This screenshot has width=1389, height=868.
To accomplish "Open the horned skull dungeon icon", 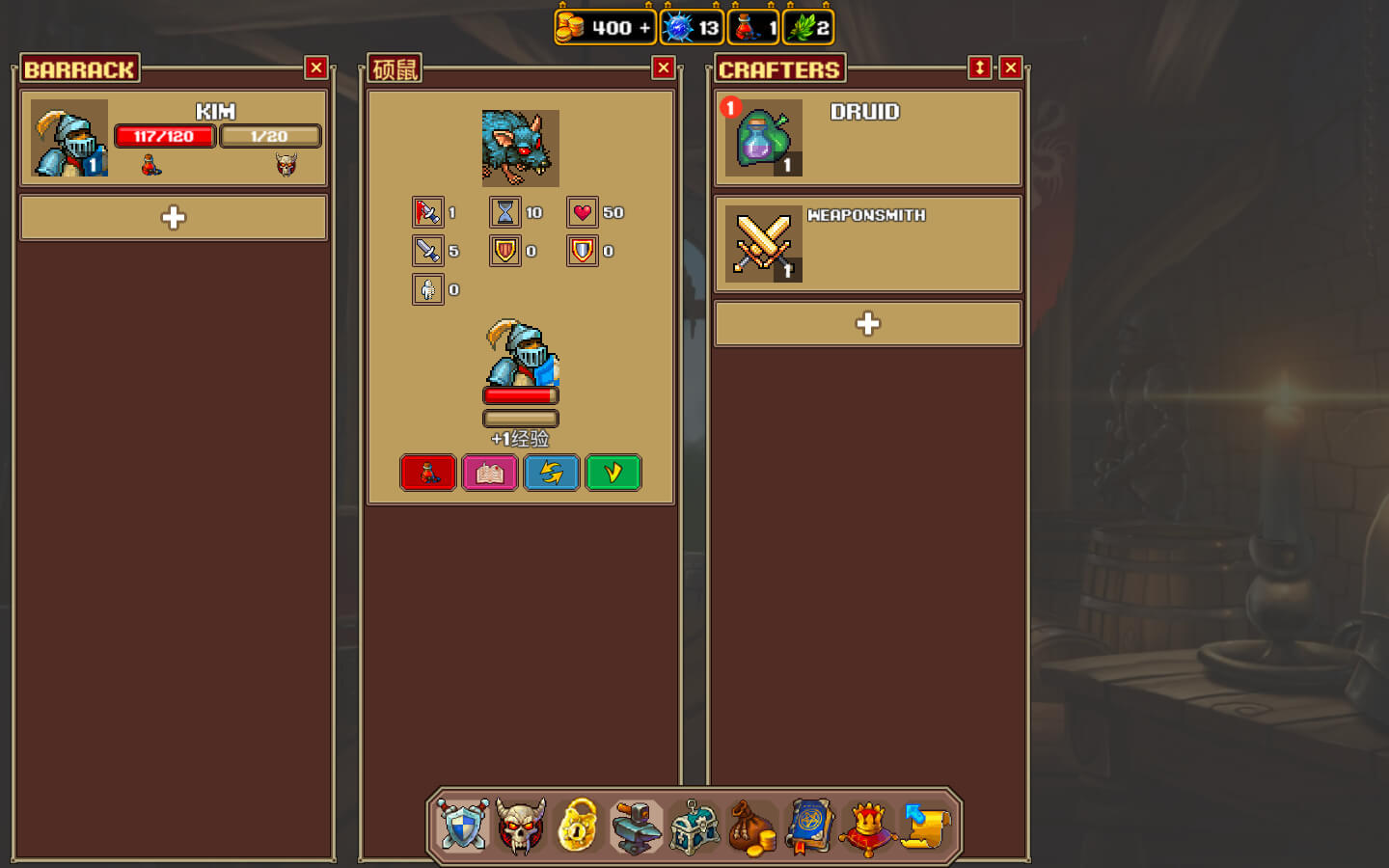I will (x=521, y=827).
